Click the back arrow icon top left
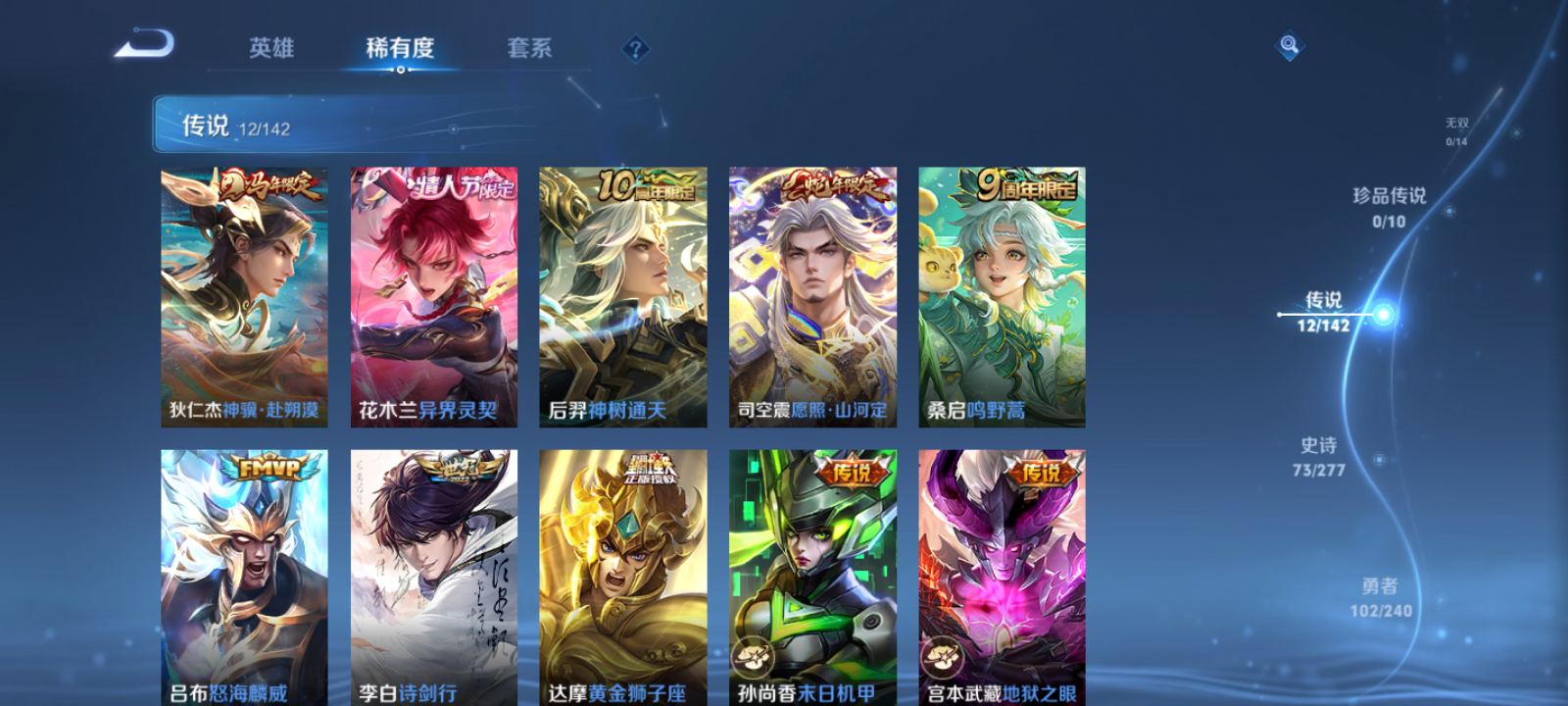This screenshot has width=1568, height=706. (x=143, y=44)
